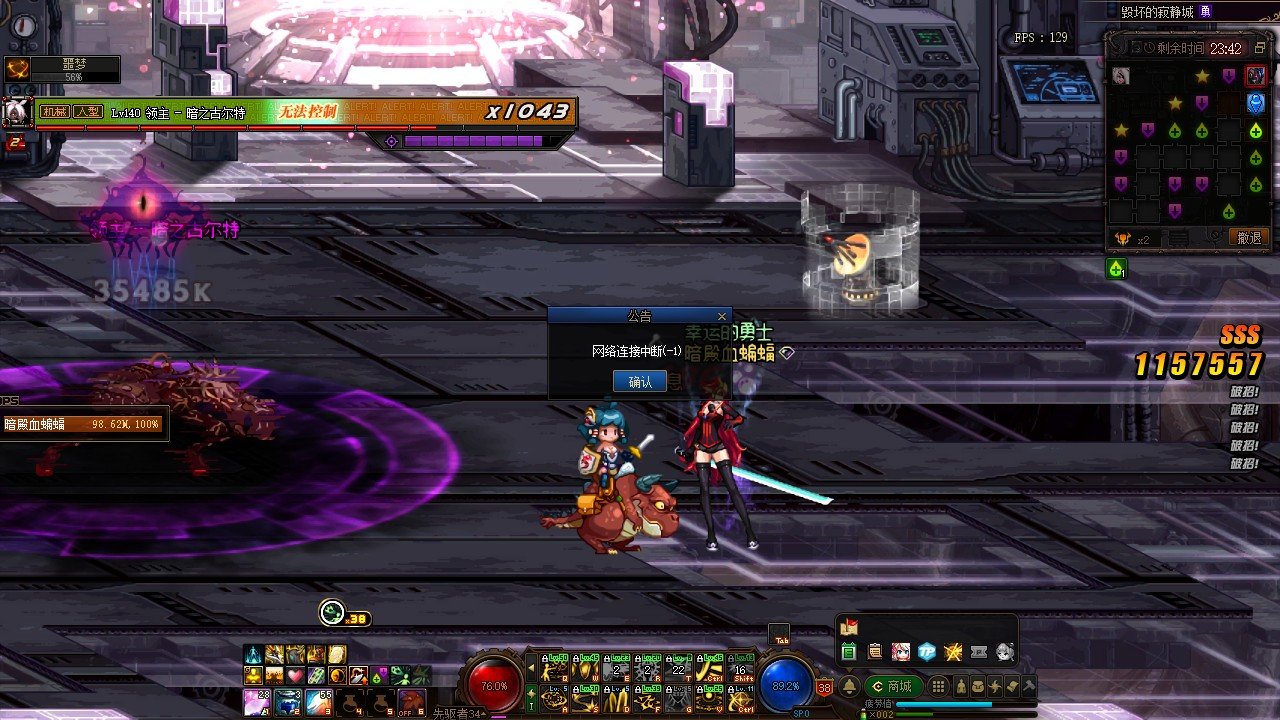Click the notification bell icon

(848, 686)
